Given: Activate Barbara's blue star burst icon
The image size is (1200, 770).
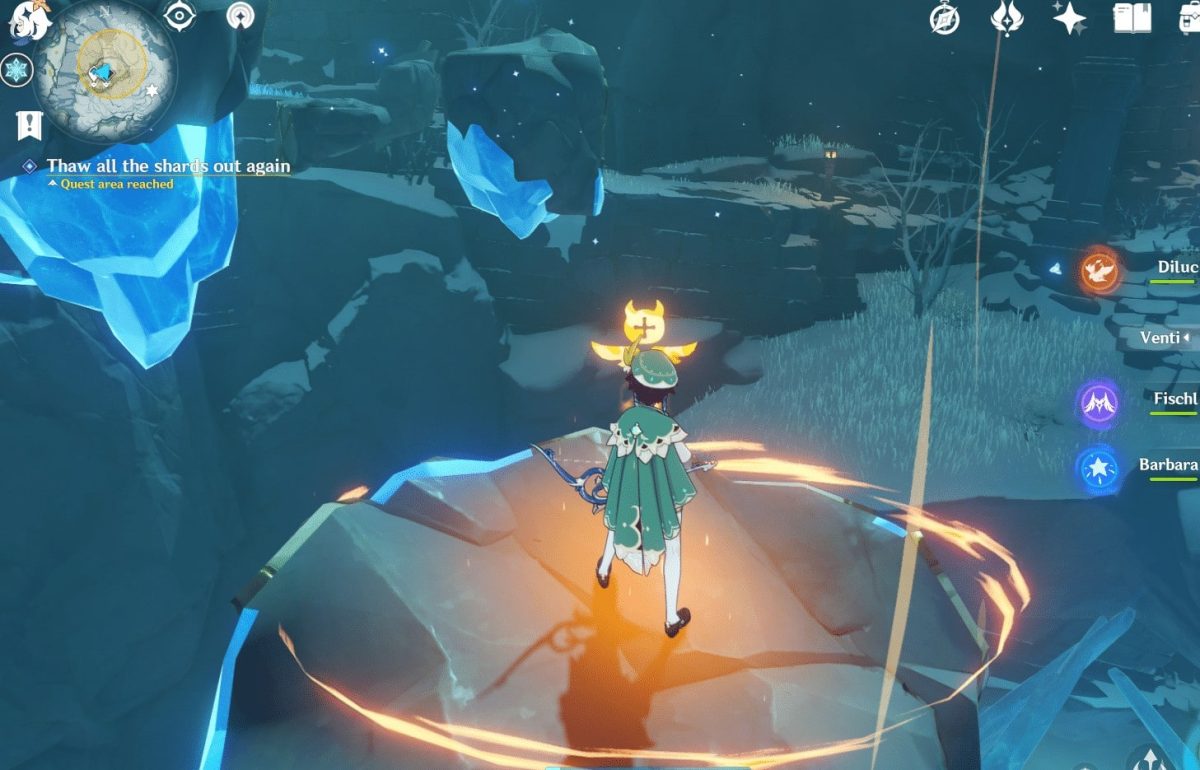Looking at the screenshot, I should click(x=1097, y=469).
